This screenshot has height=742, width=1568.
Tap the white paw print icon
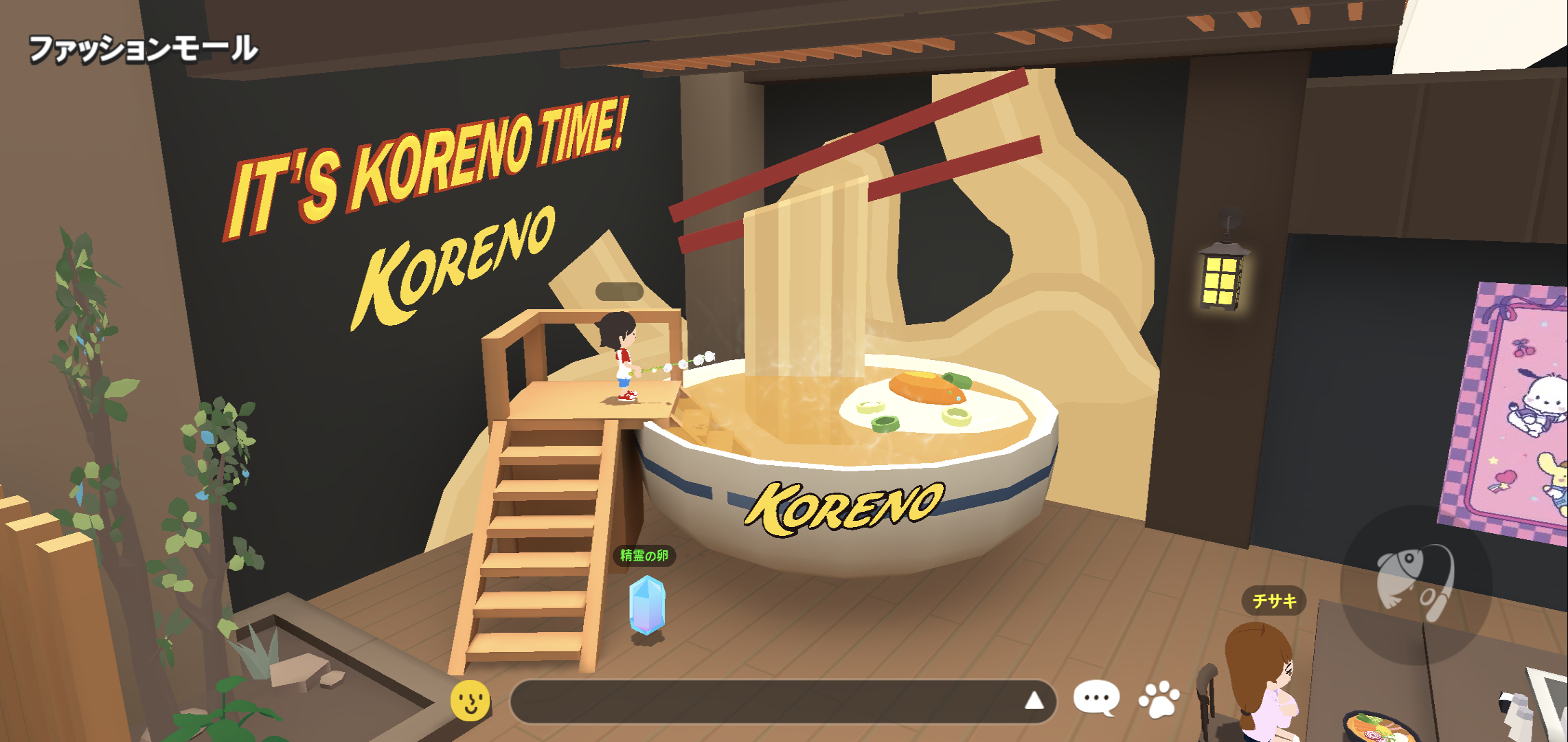[1159, 699]
